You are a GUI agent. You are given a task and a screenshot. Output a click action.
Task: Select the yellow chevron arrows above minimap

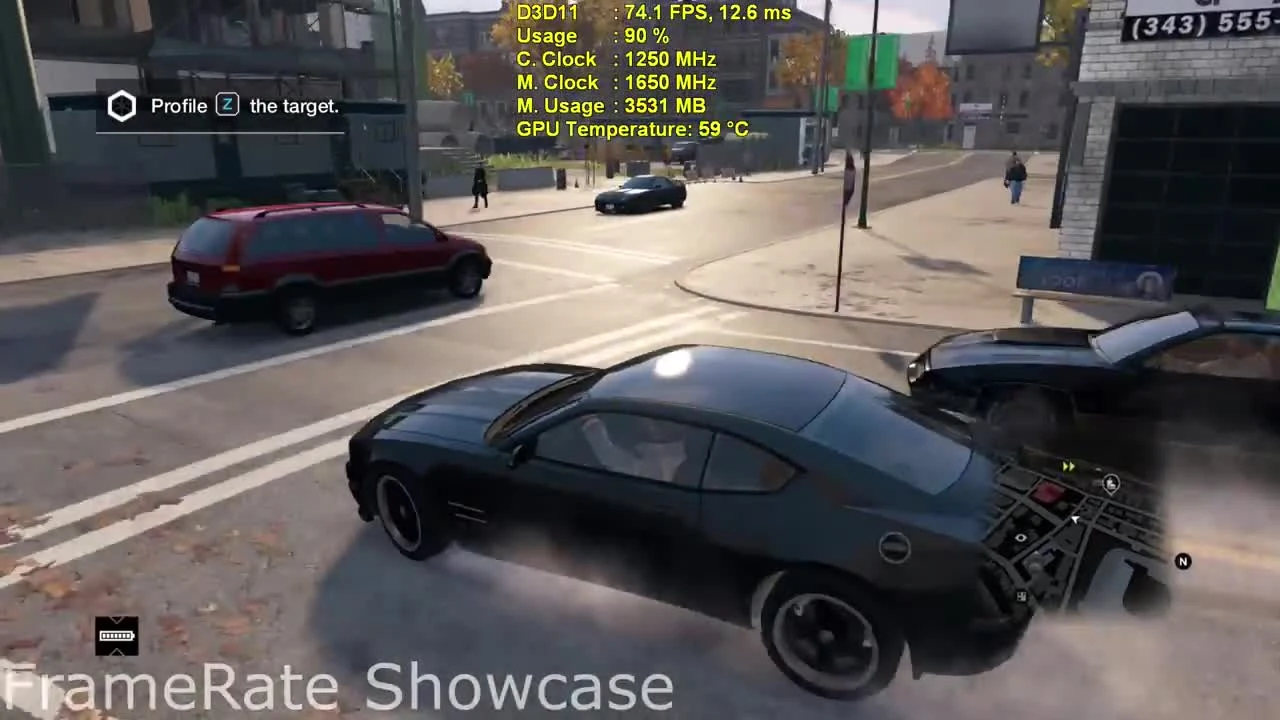[1068, 466]
